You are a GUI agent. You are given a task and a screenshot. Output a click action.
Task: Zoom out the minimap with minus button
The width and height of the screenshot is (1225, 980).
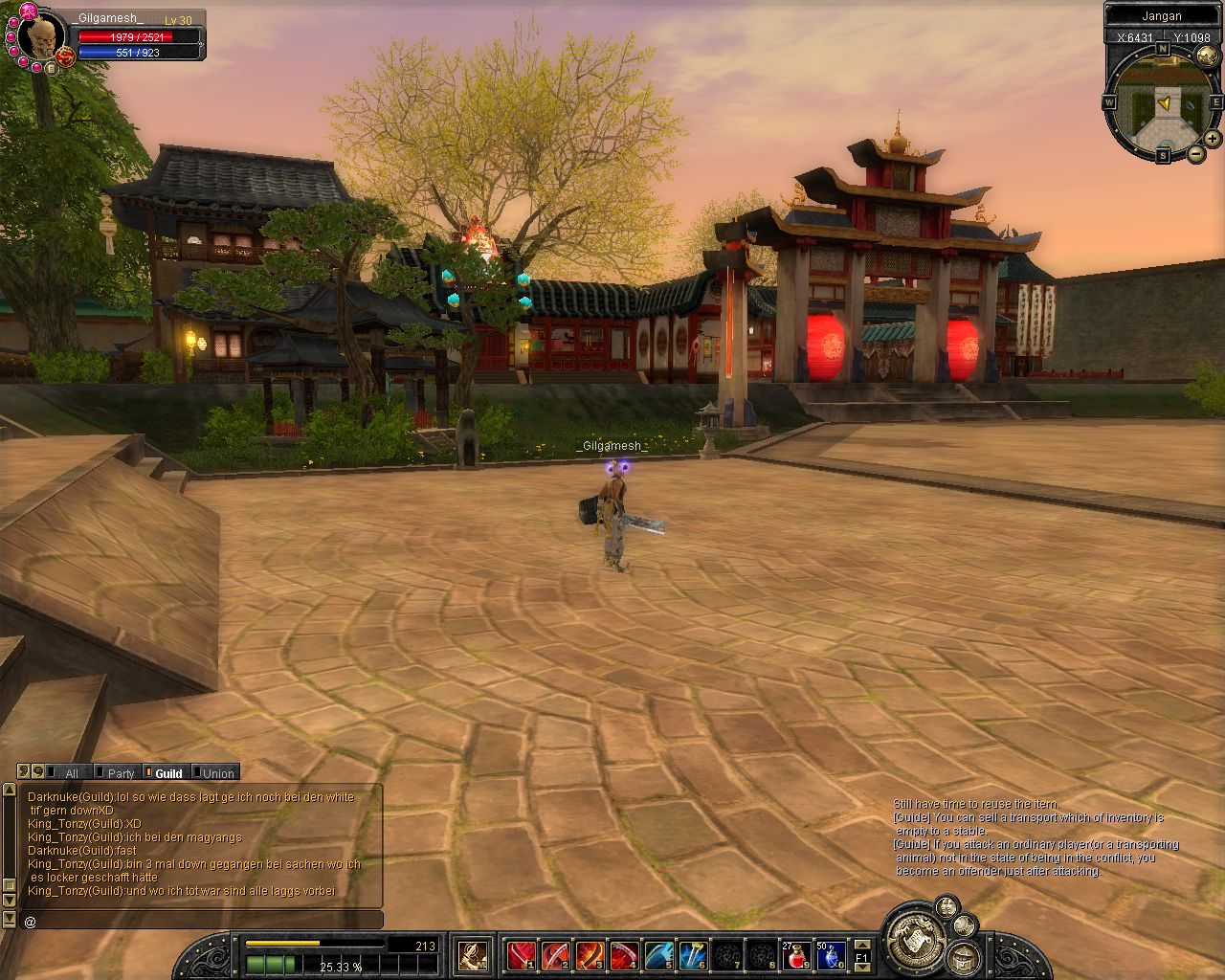1195,153
